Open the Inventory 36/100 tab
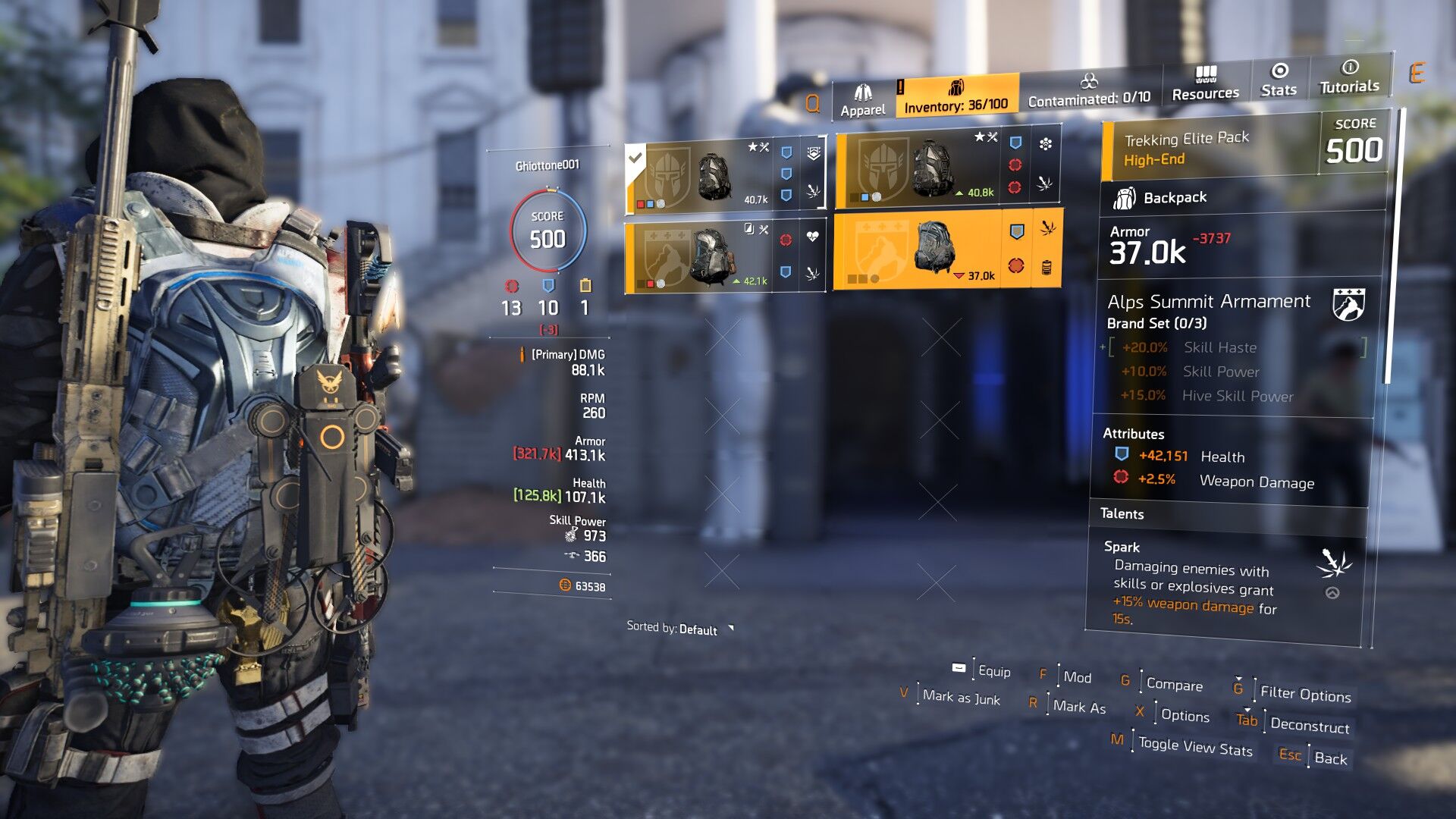The image size is (1456, 819). click(955, 96)
